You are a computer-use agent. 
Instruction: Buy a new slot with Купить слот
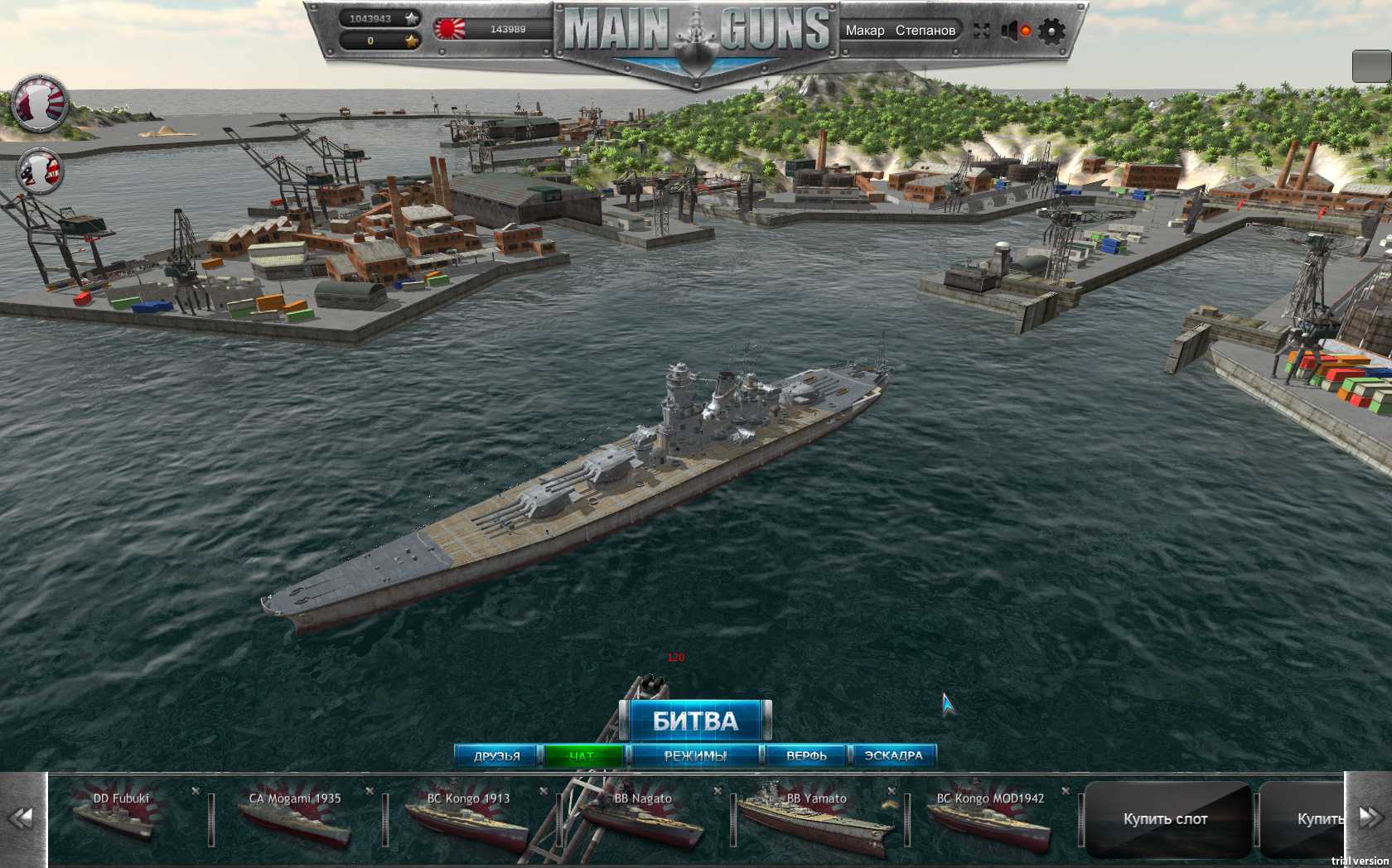pyautogui.click(x=1166, y=819)
